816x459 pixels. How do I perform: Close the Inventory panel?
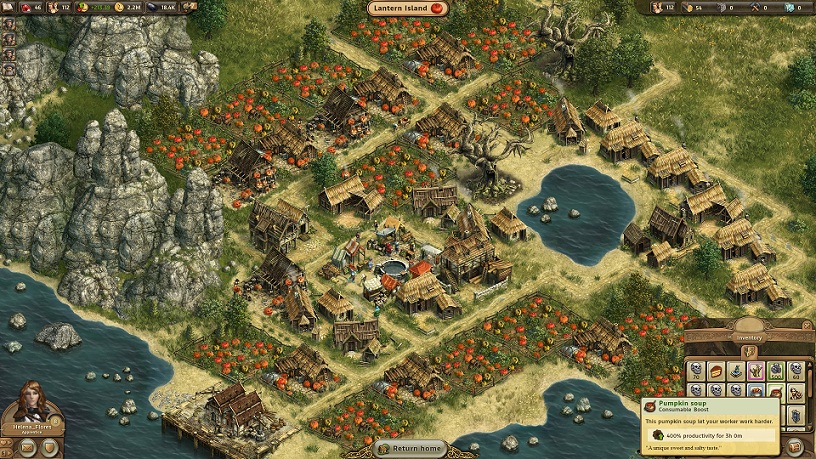pyautogui.click(x=807, y=327)
